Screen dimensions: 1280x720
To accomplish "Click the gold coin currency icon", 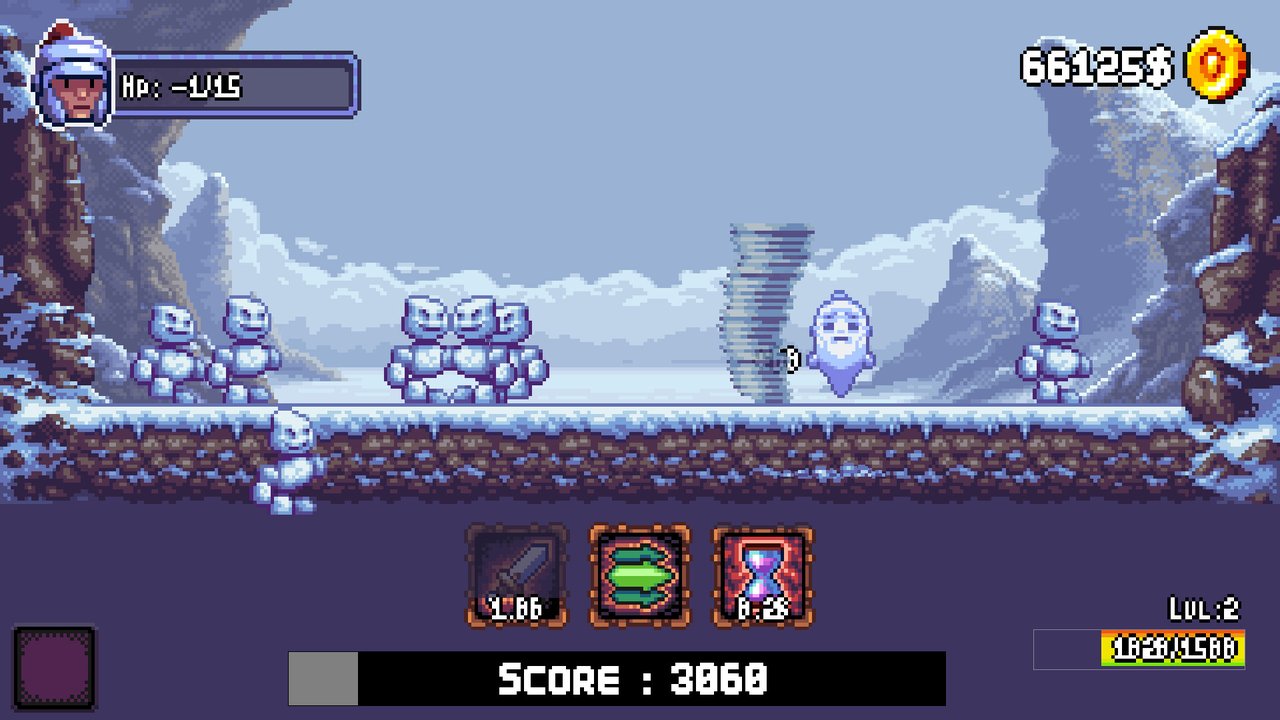I will coord(1216,66).
